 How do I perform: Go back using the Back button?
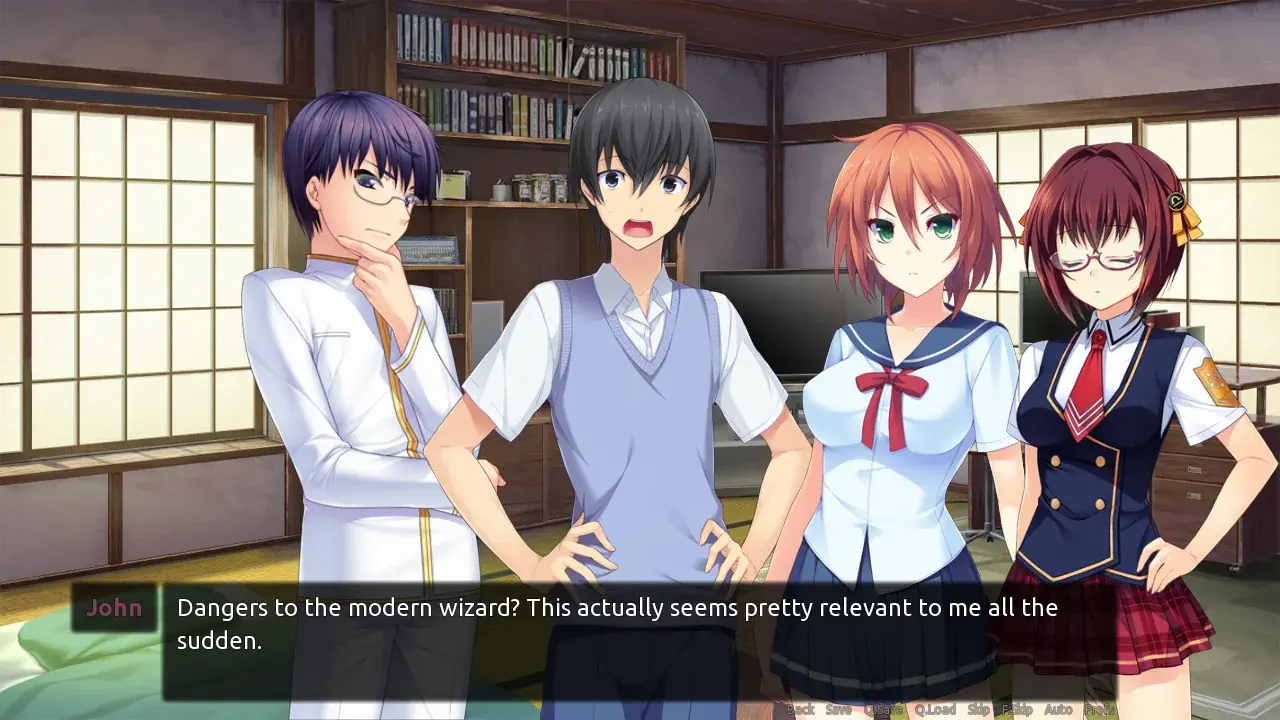800,710
